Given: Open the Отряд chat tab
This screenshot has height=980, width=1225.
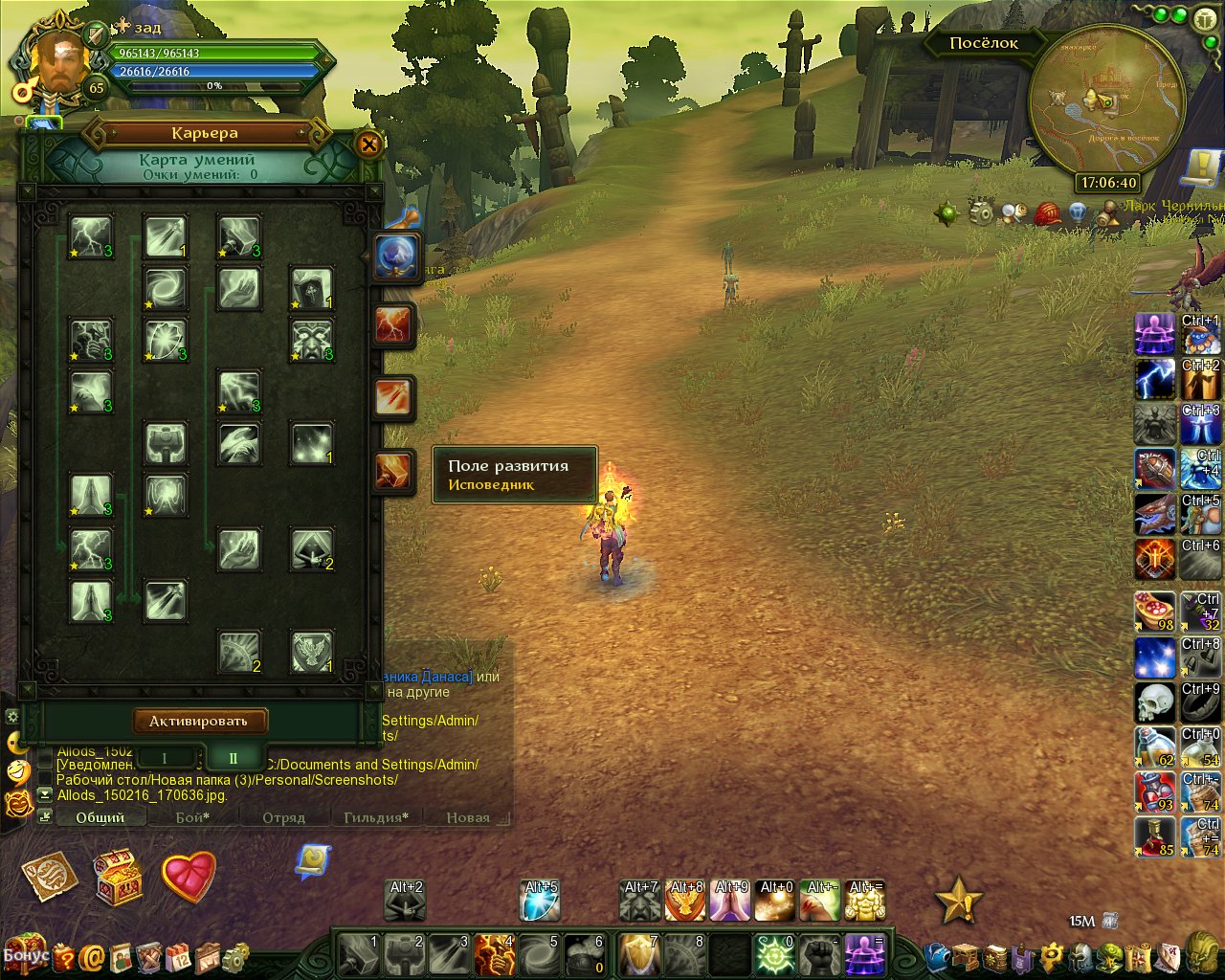Looking at the screenshot, I should (x=283, y=817).
